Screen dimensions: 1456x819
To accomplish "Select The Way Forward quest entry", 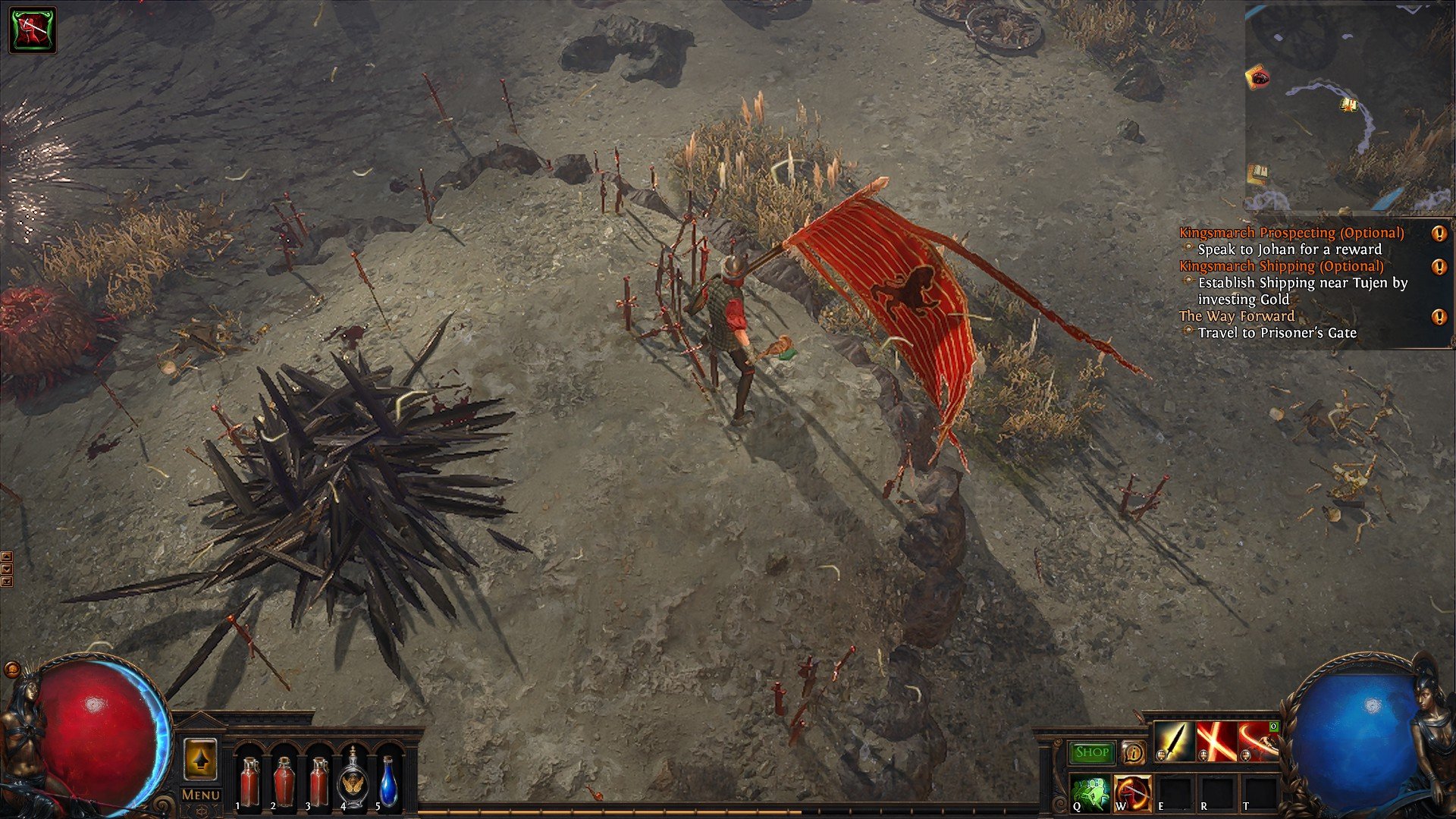I will pos(1237,316).
